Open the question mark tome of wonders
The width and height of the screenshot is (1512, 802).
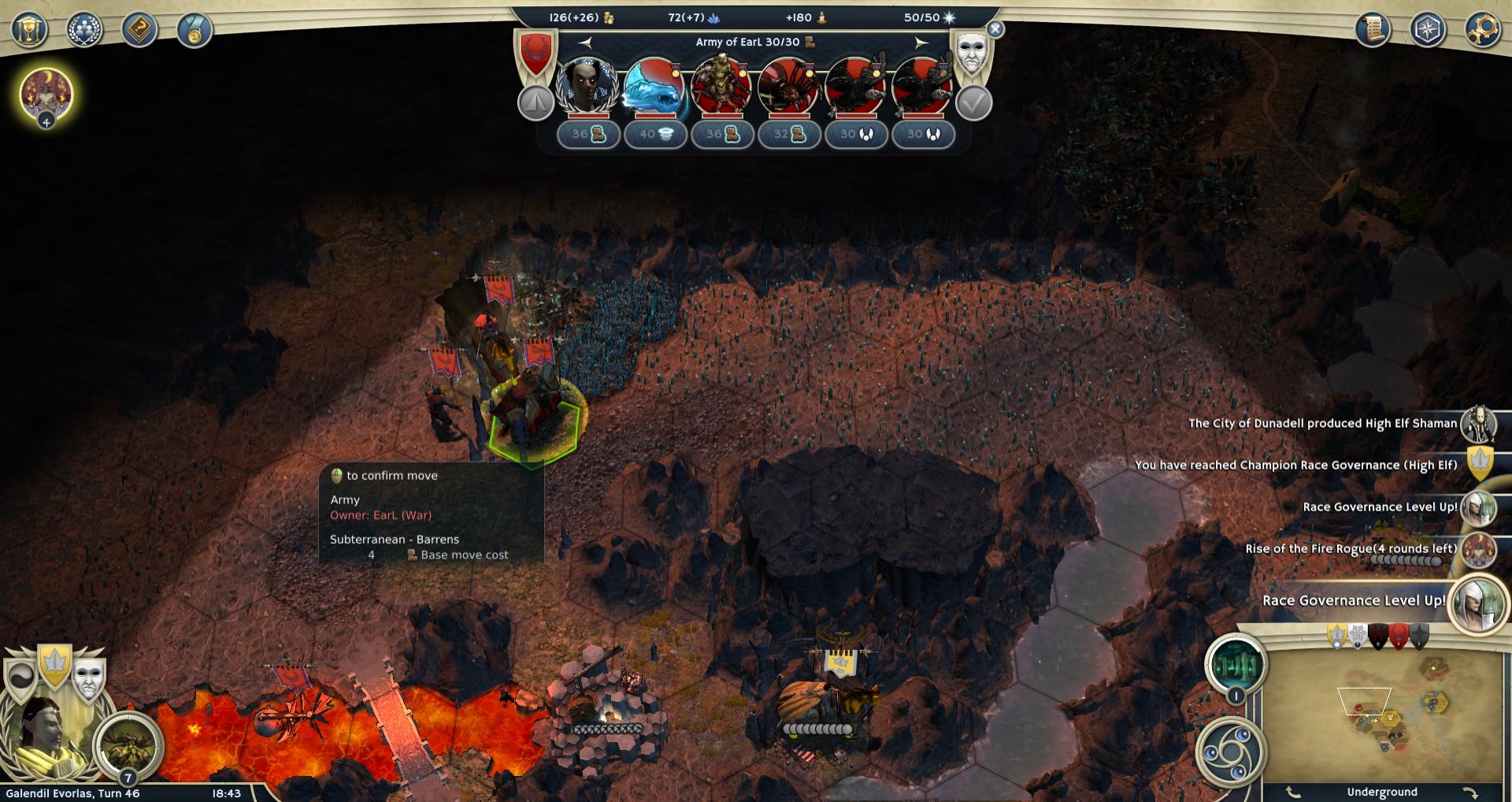coord(139,31)
